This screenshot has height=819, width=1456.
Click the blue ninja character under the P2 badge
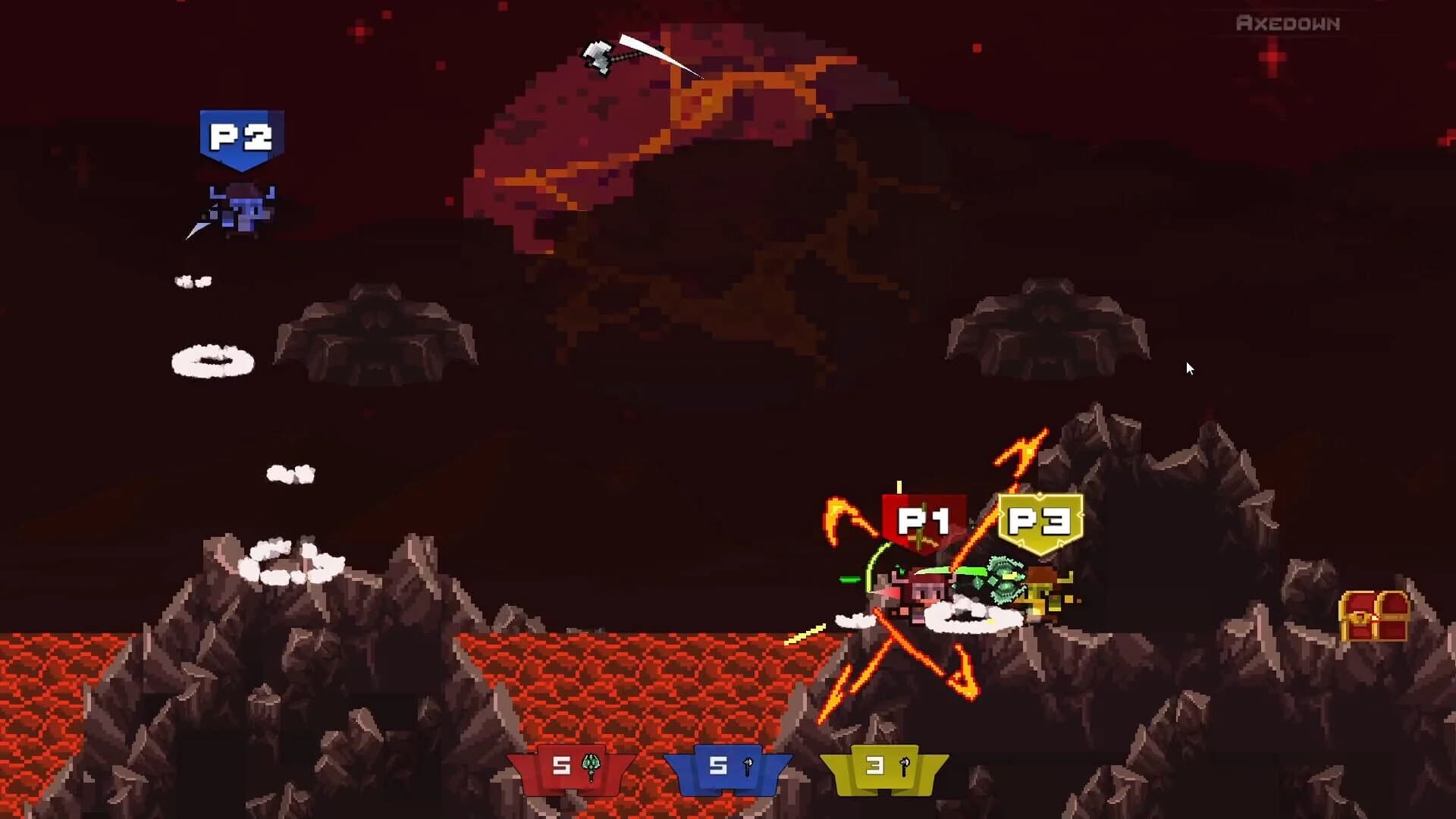[x=239, y=209]
